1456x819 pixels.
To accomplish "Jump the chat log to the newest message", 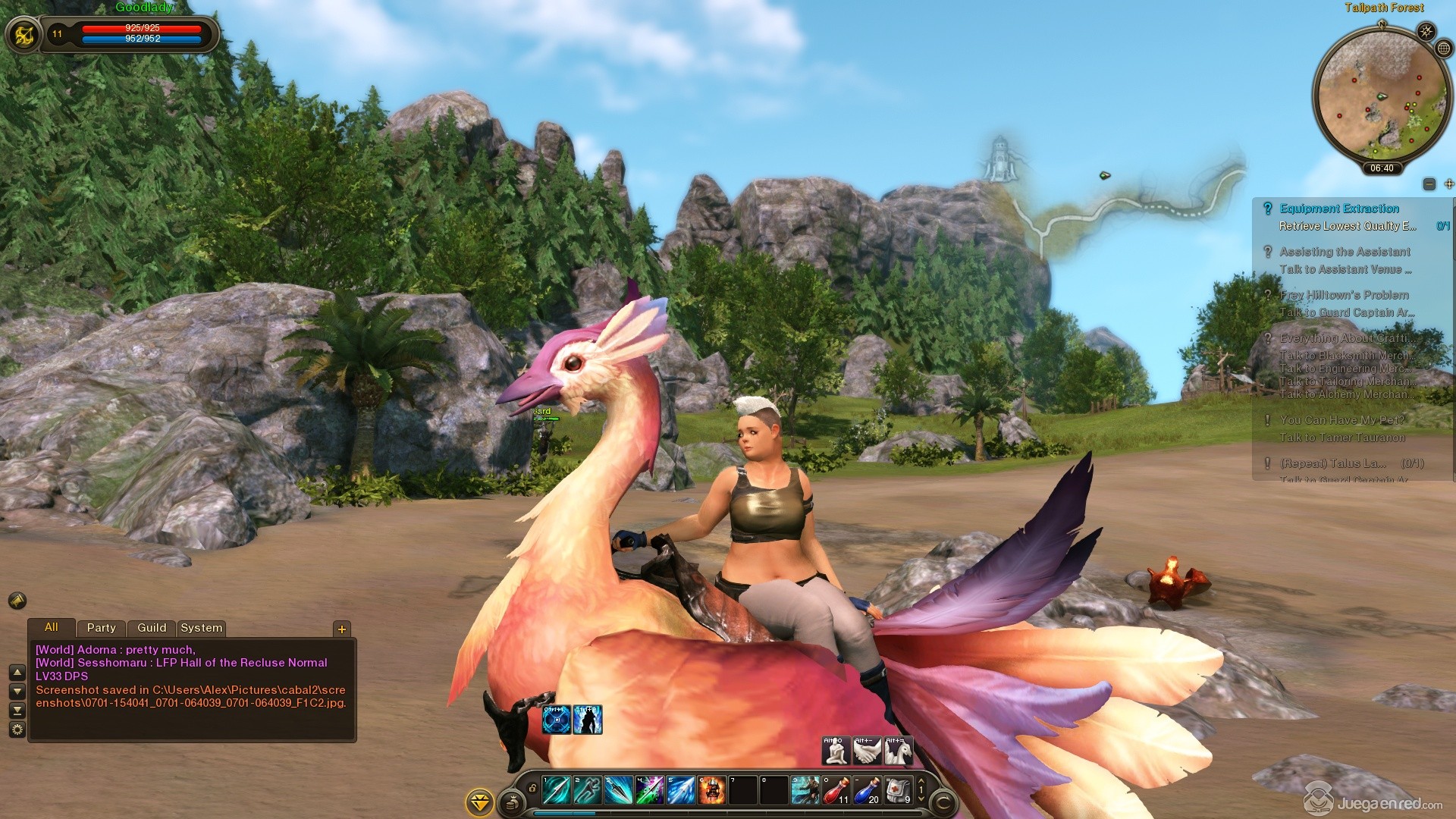I will [17, 711].
